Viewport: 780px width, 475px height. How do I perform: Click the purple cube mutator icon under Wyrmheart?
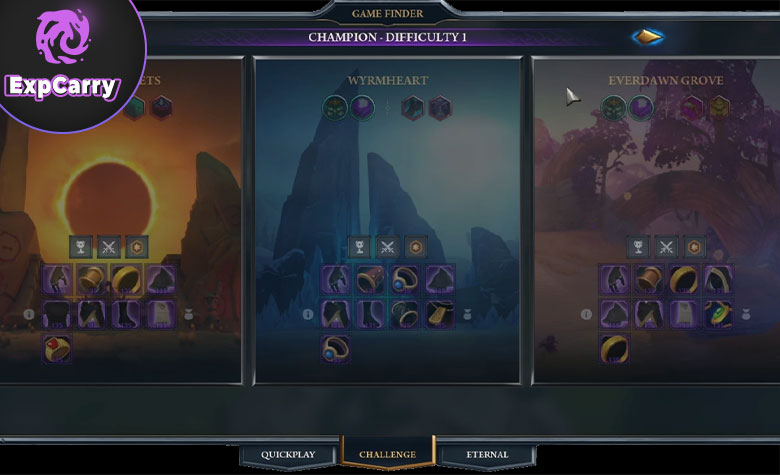[x=361, y=107]
